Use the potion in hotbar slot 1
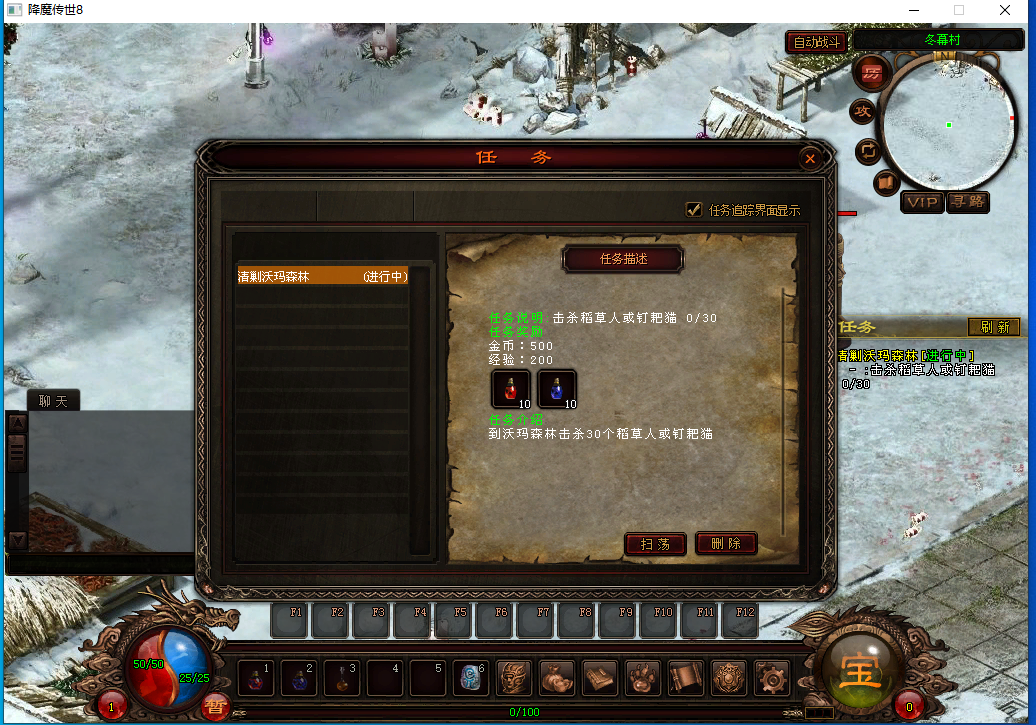The image size is (1036, 725). click(x=256, y=677)
